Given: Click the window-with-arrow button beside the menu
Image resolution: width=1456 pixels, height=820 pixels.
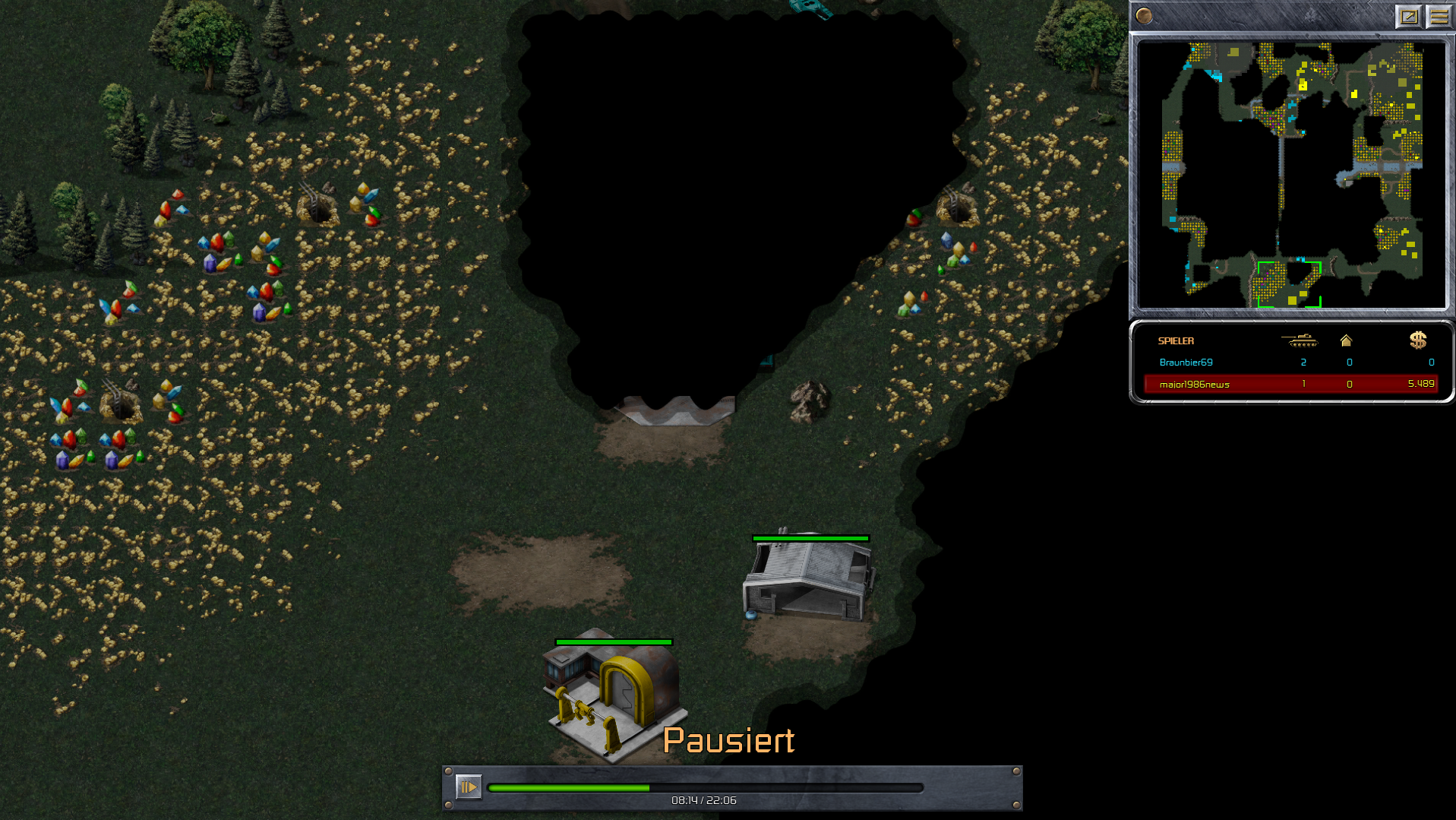Looking at the screenshot, I should coord(1408,16).
